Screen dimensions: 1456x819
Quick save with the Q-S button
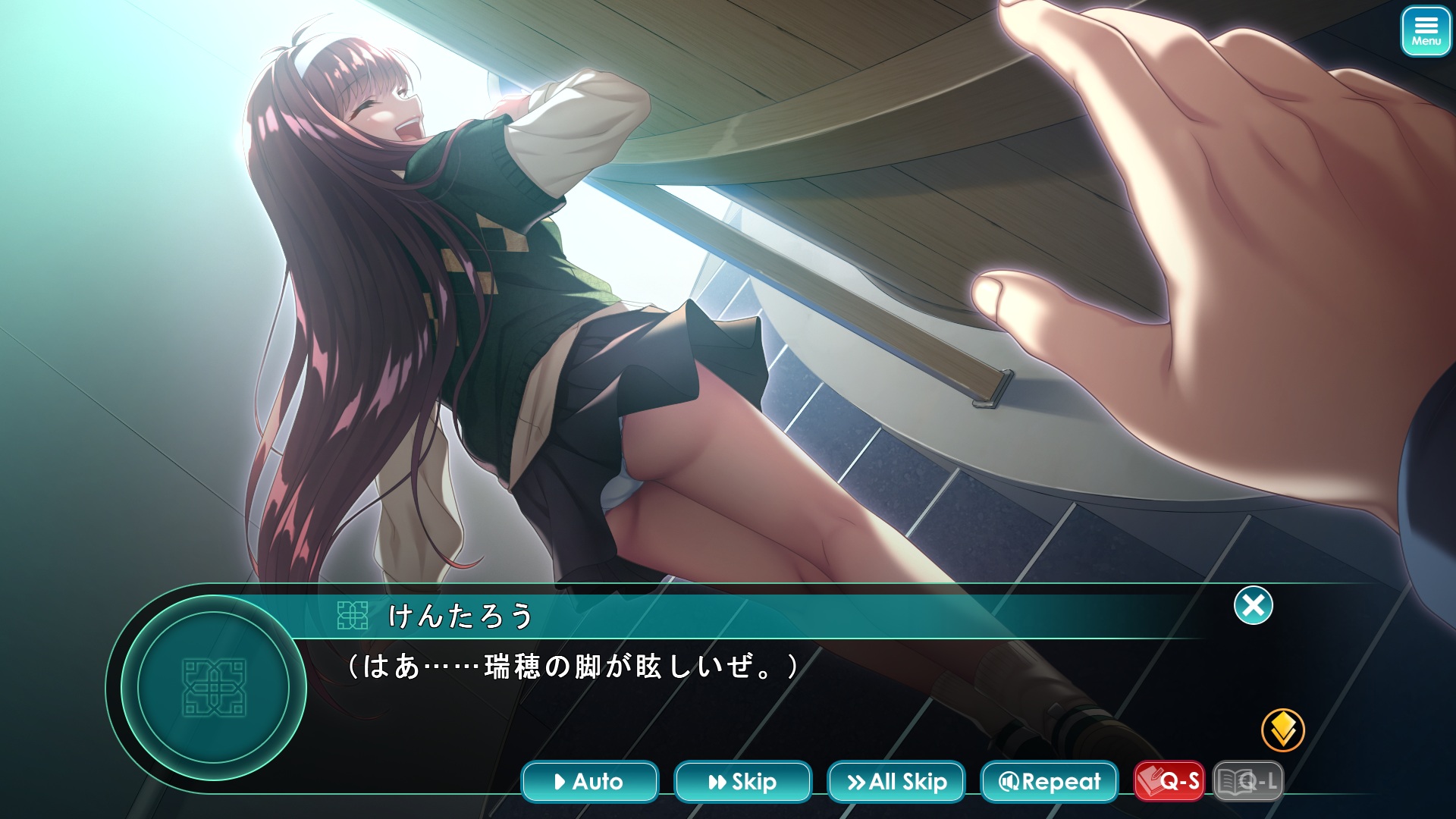(x=1169, y=781)
